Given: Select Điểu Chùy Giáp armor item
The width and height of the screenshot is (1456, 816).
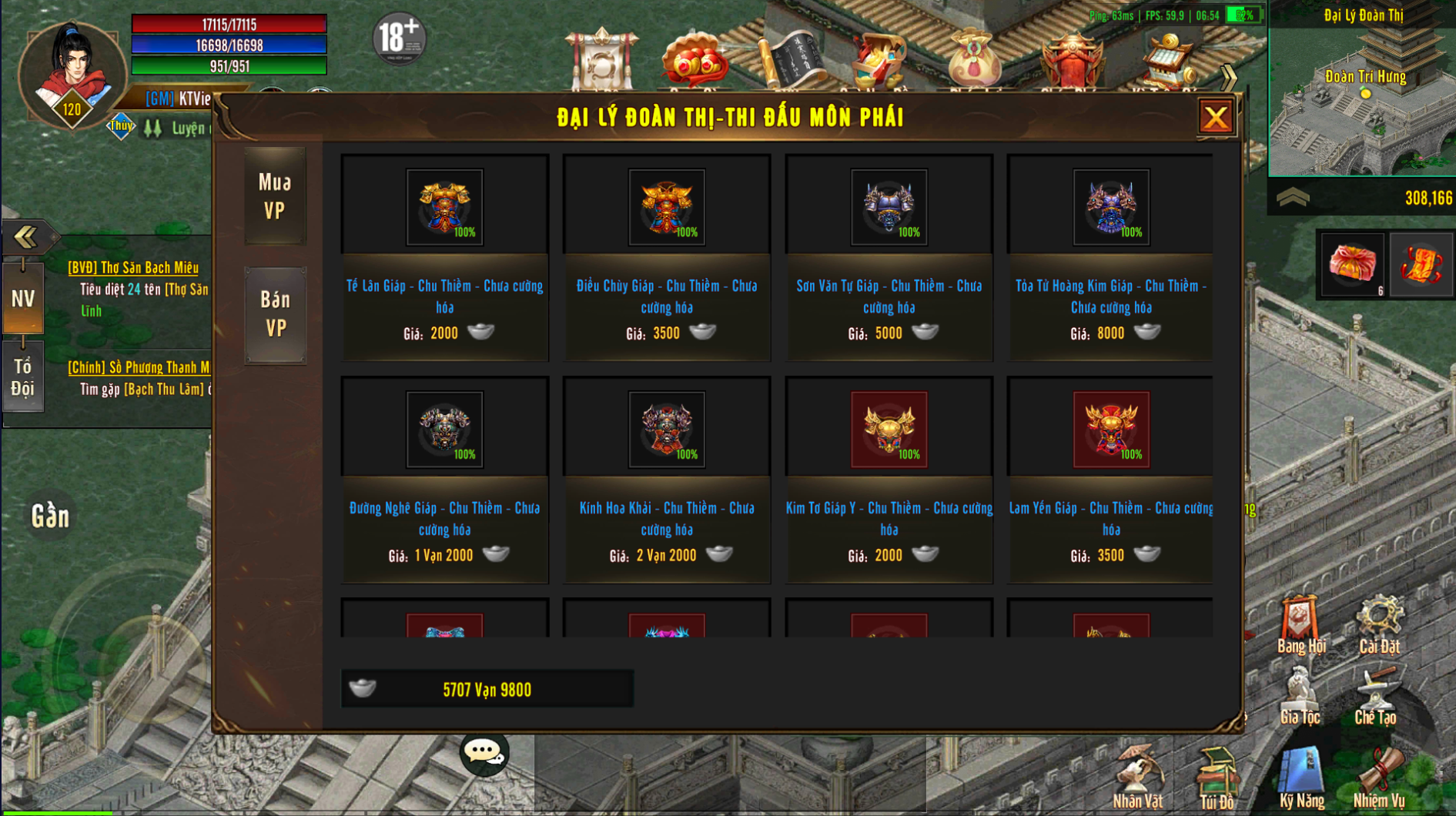Looking at the screenshot, I should 666,208.
